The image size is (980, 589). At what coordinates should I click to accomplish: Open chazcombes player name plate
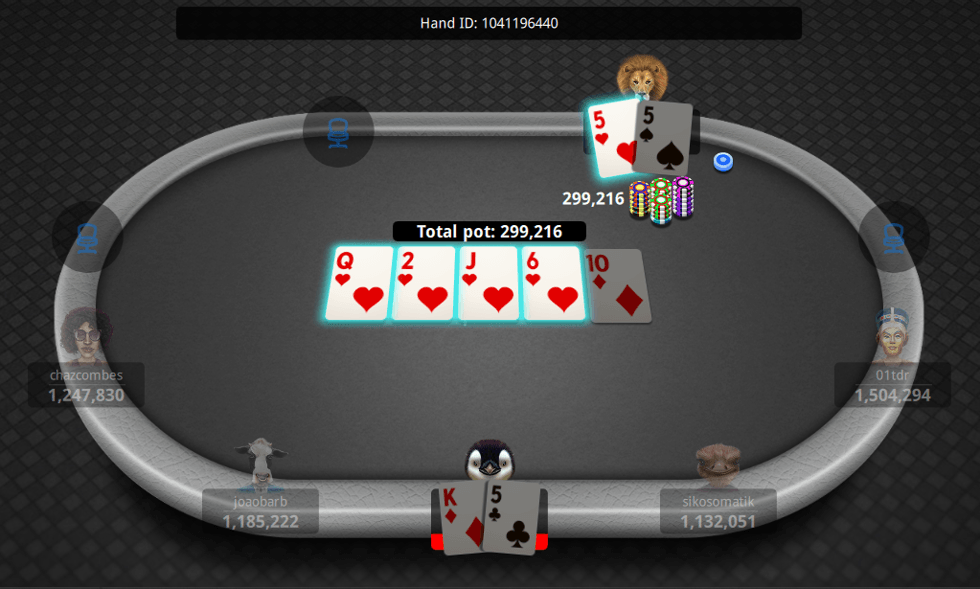[87, 385]
